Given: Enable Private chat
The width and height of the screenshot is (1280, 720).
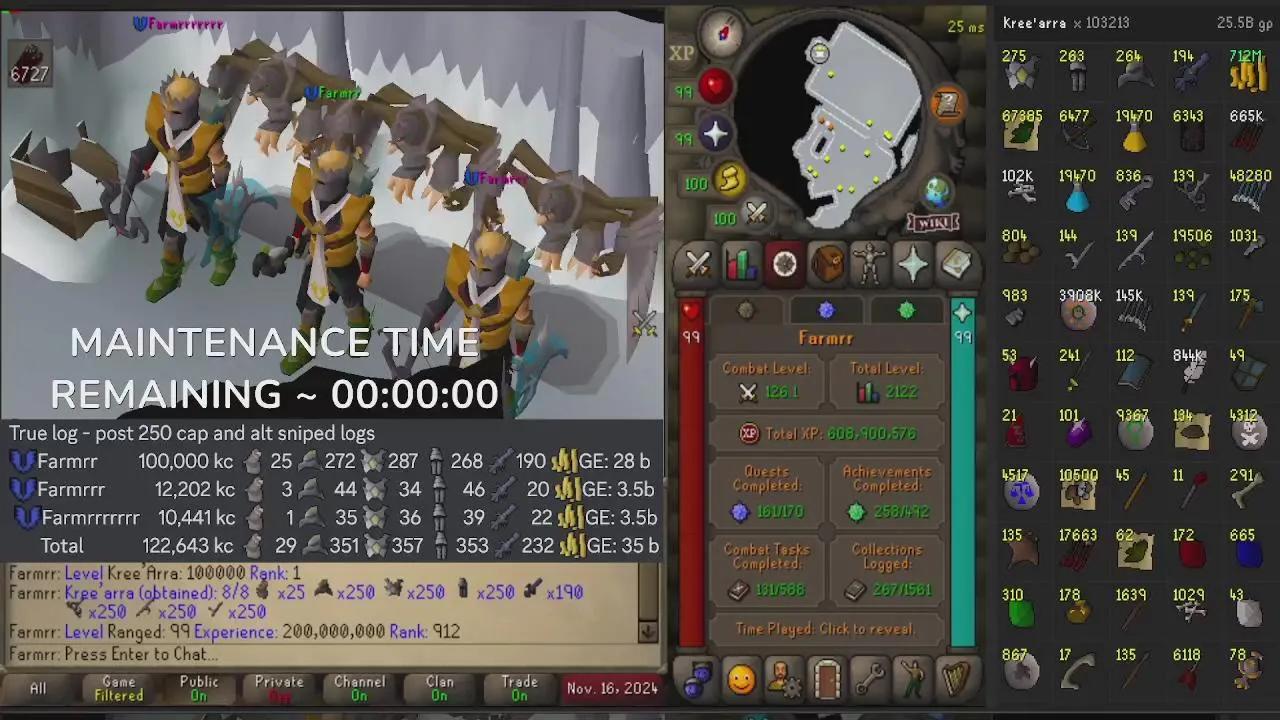Looking at the screenshot, I should click(277, 687).
